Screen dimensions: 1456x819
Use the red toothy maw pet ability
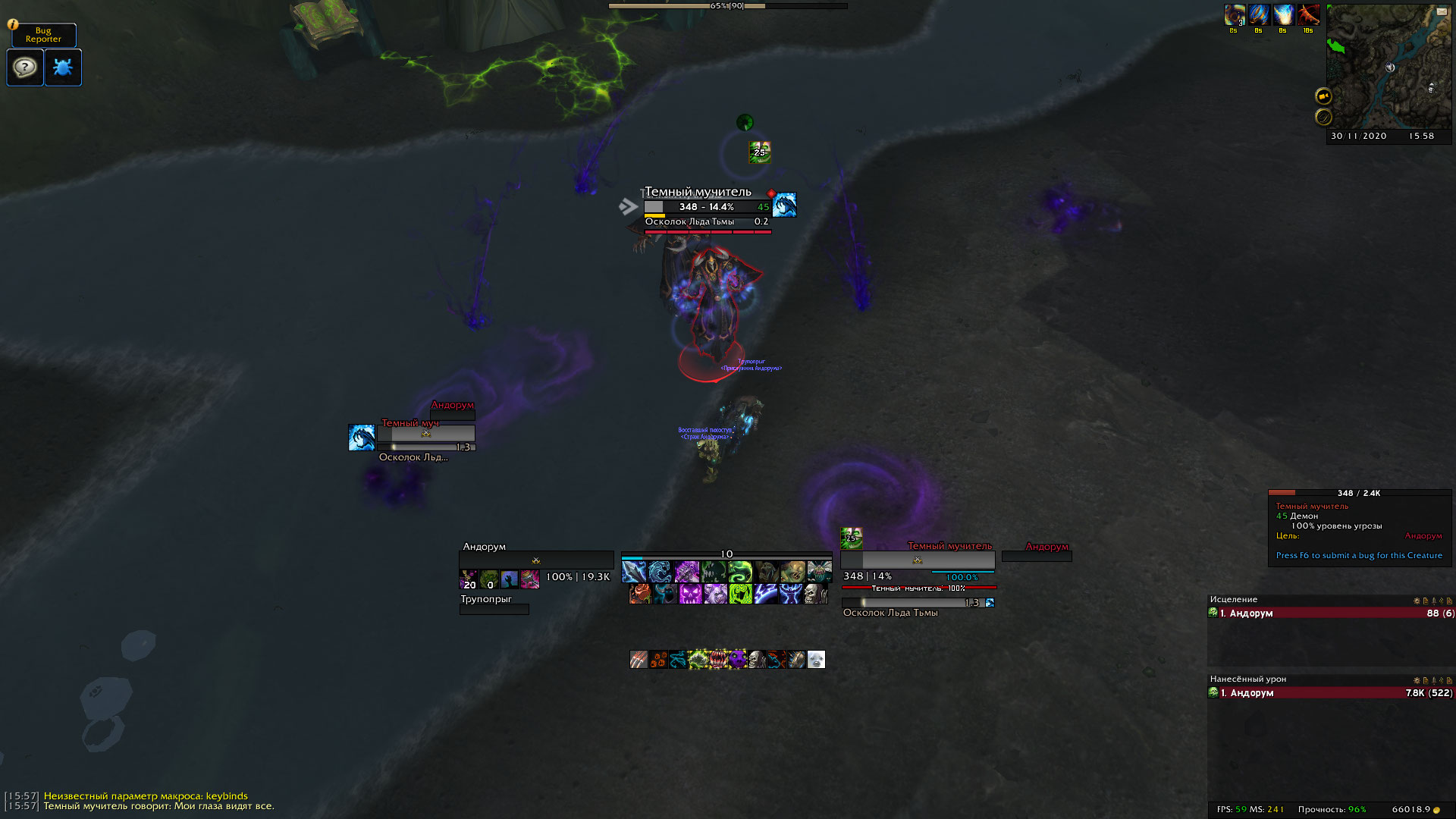(x=717, y=660)
